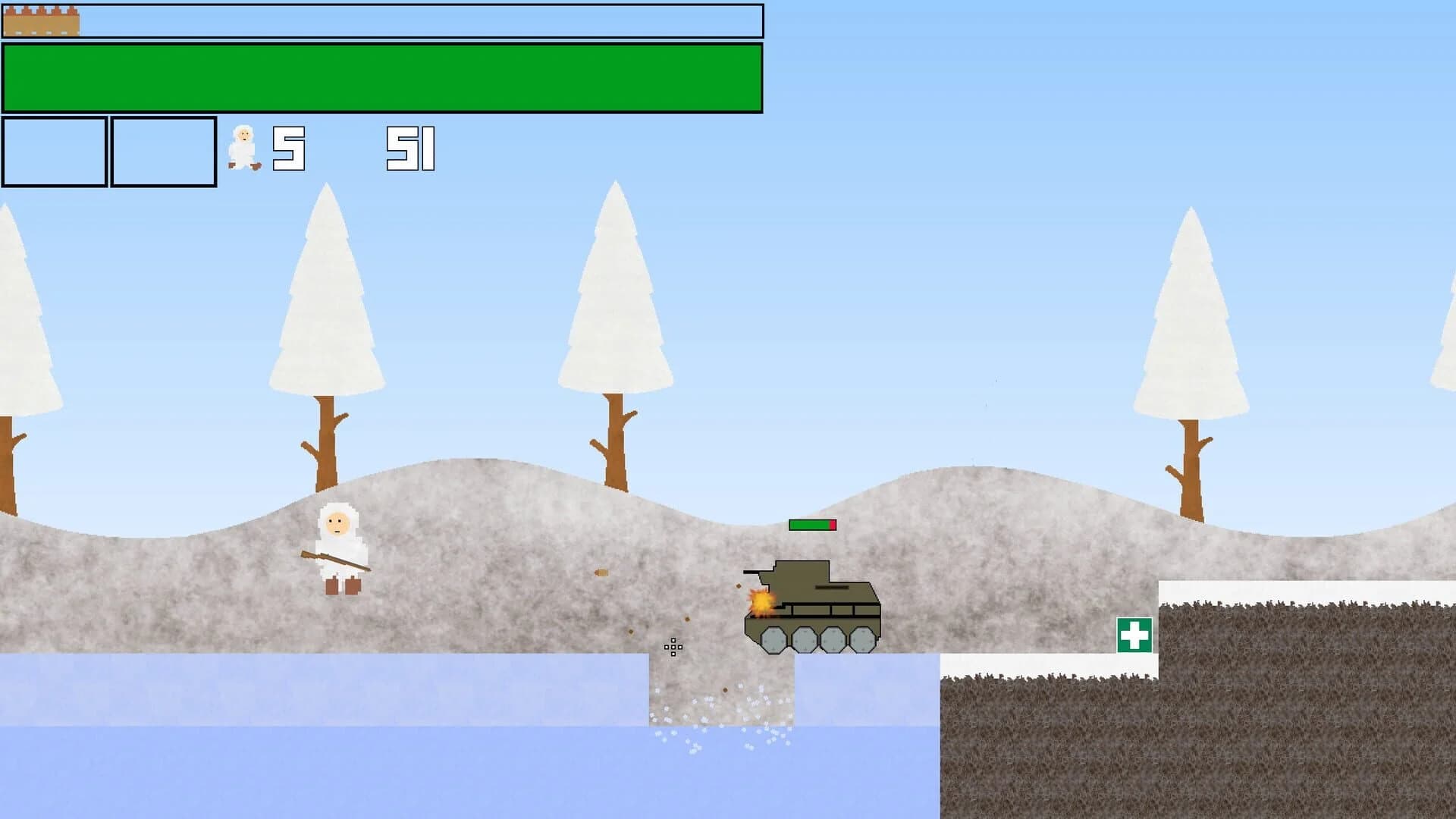
Task: Click the green player health bar
Action: click(379, 78)
